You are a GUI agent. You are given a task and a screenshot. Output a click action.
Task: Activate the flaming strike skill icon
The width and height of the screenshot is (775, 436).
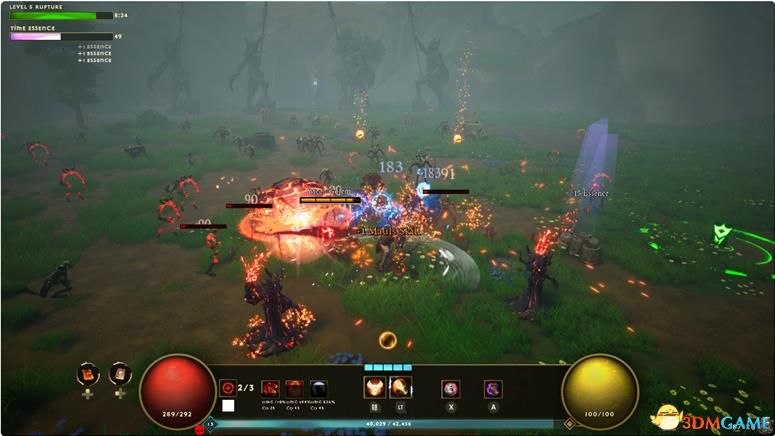pos(399,388)
